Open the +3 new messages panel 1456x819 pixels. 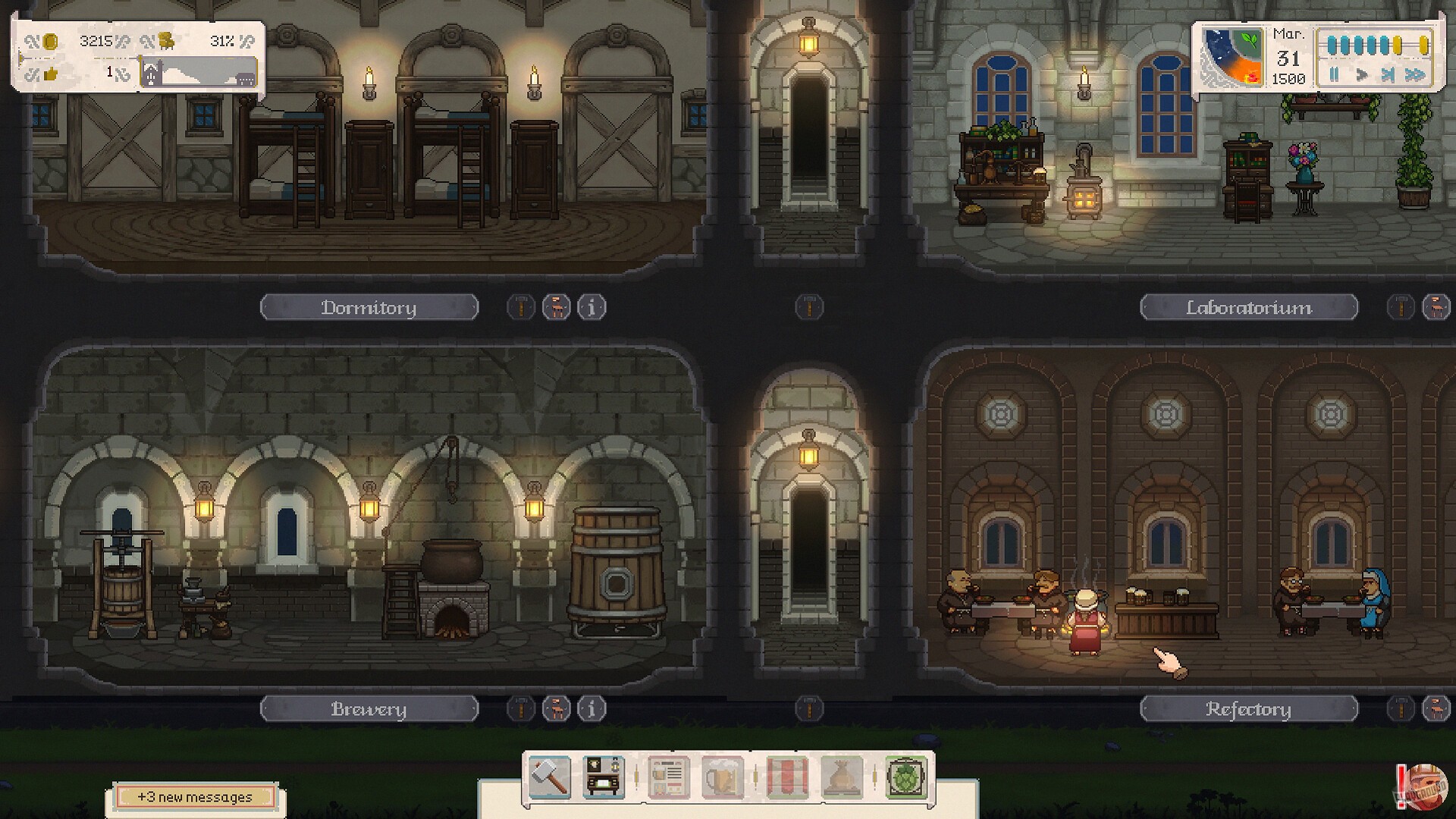click(196, 797)
